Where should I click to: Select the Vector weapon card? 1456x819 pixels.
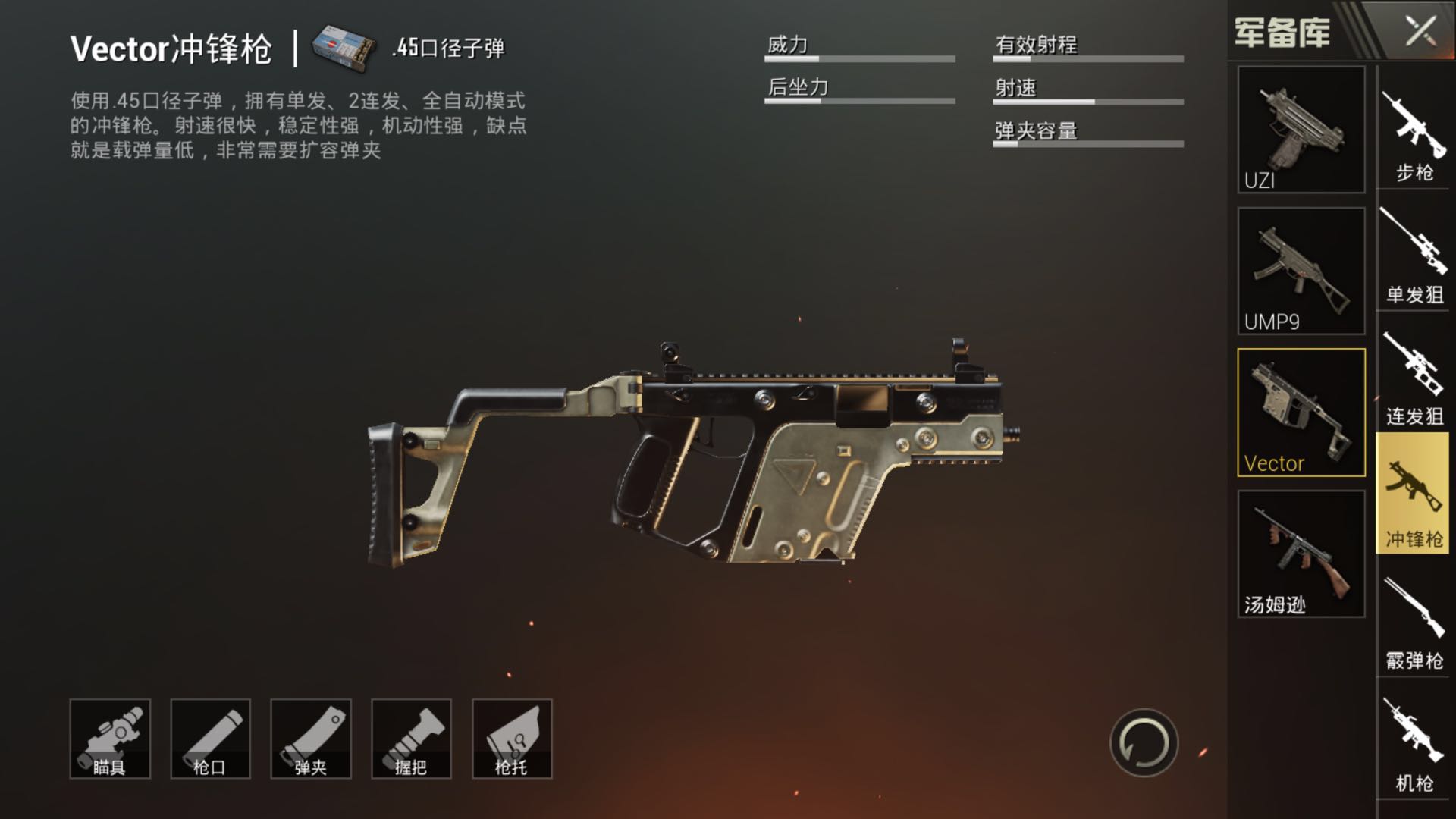pyautogui.click(x=1301, y=413)
